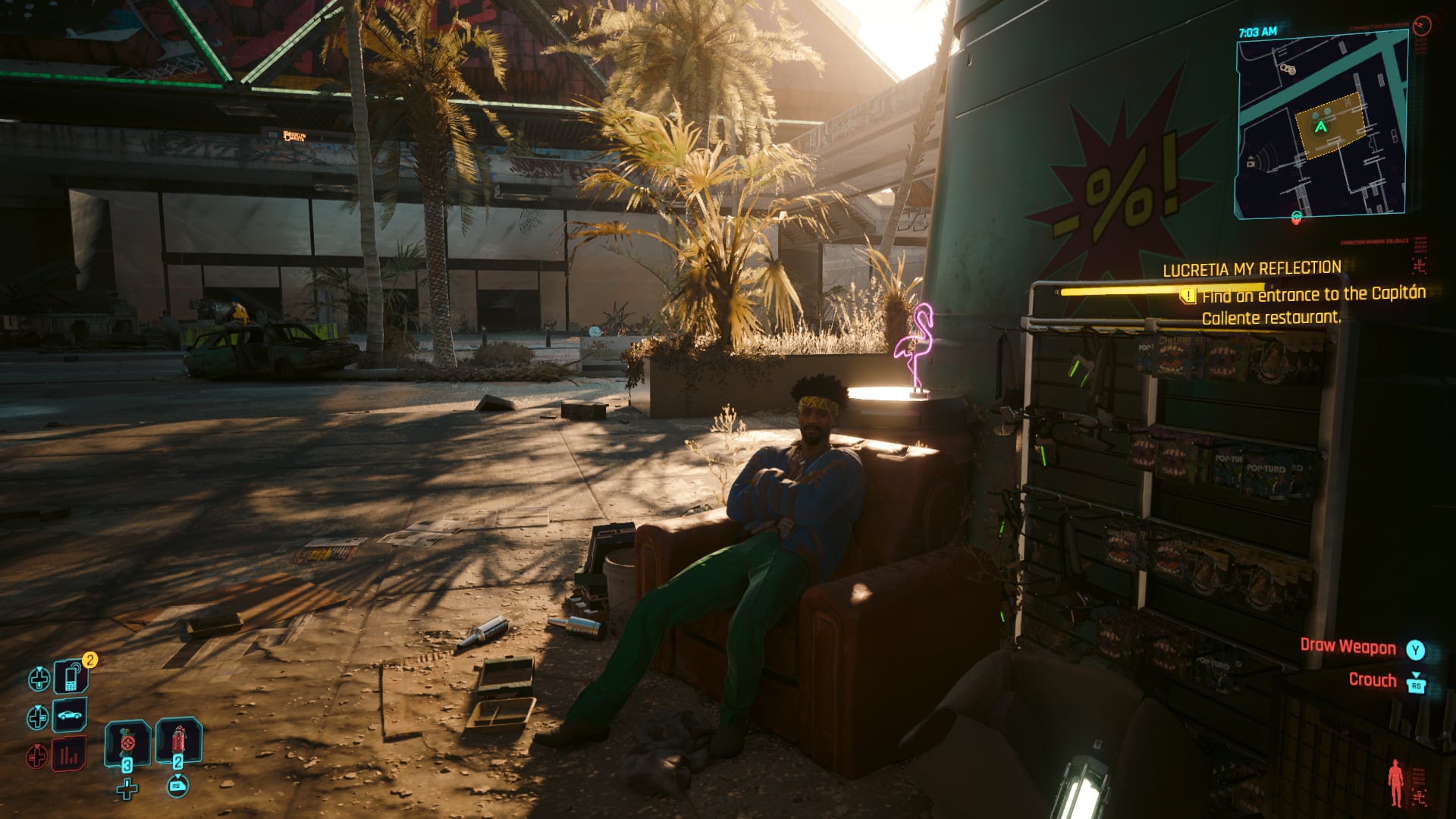This screenshot has height=819, width=1456.
Task: Select the equipped grenade slot icon
Action: click(127, 743)
